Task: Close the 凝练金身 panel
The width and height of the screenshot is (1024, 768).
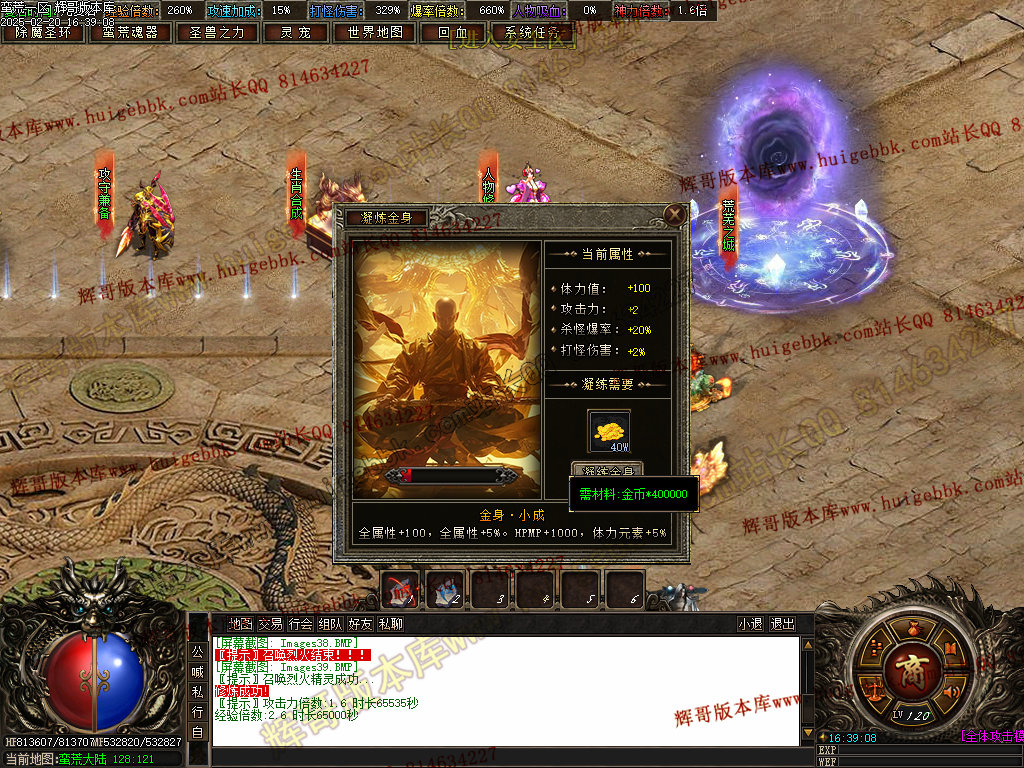Action: [x=676, y=213]
